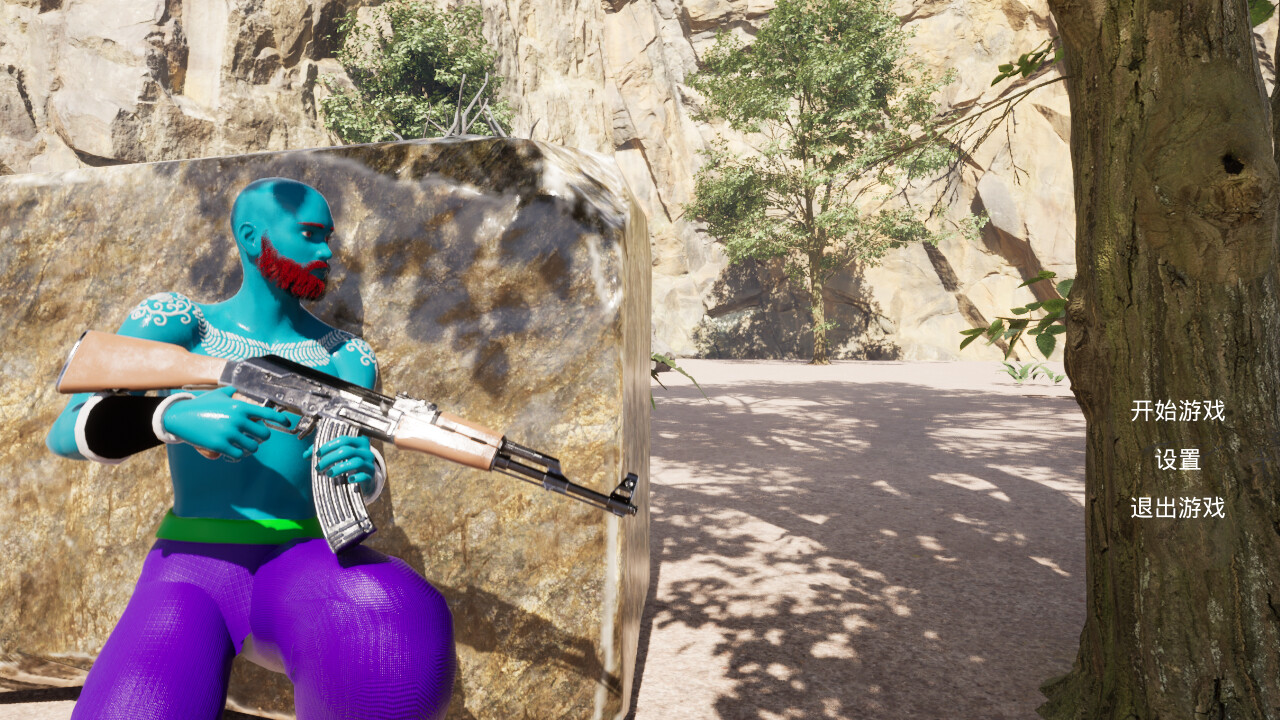1280x720 pixels.
Task: Click Exit Game to quit
Action: pyautogui.click(x=1180, y=509)
